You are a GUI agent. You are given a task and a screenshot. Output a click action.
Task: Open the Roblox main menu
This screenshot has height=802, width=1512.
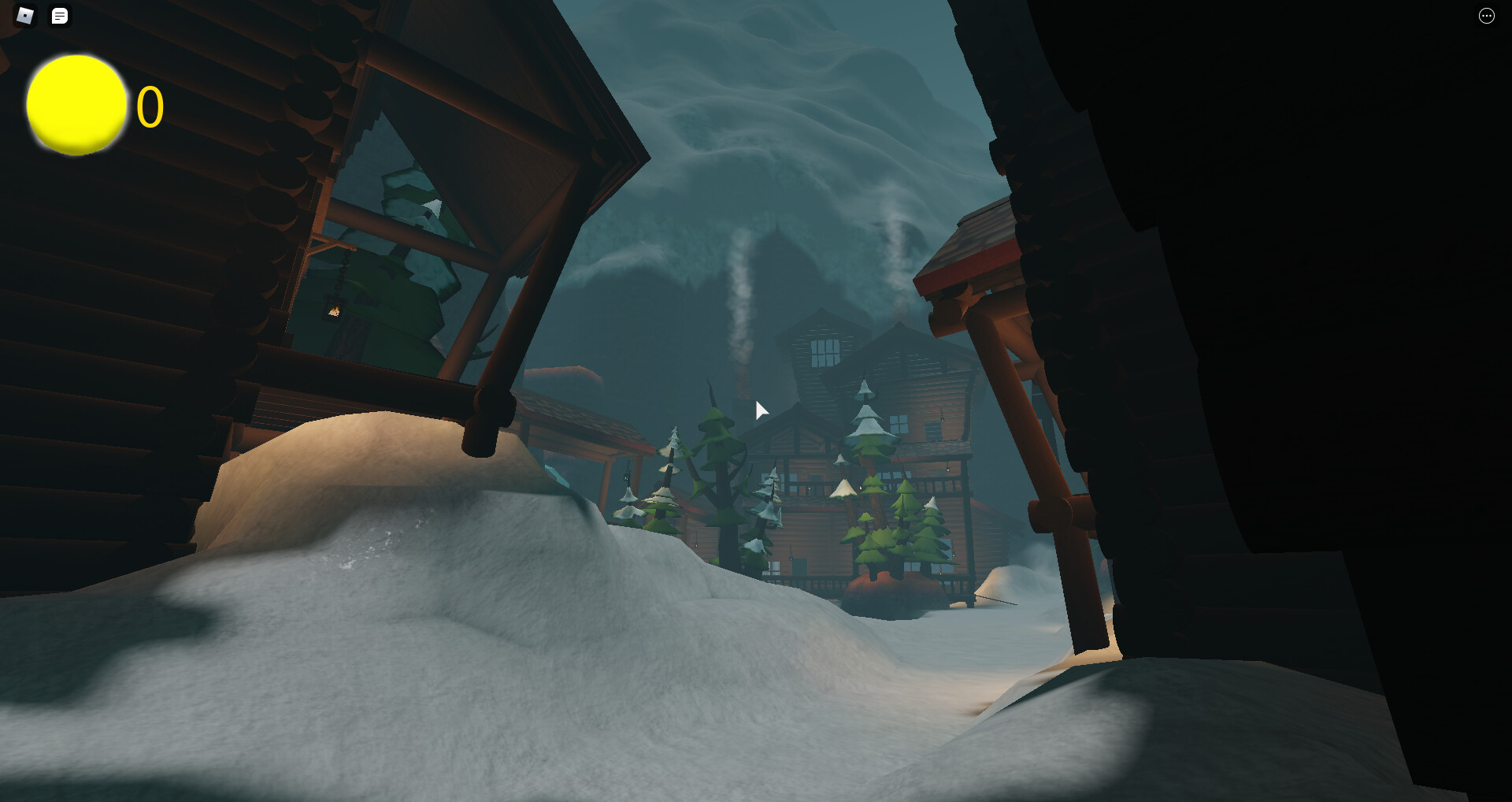[x=25, y=16]
